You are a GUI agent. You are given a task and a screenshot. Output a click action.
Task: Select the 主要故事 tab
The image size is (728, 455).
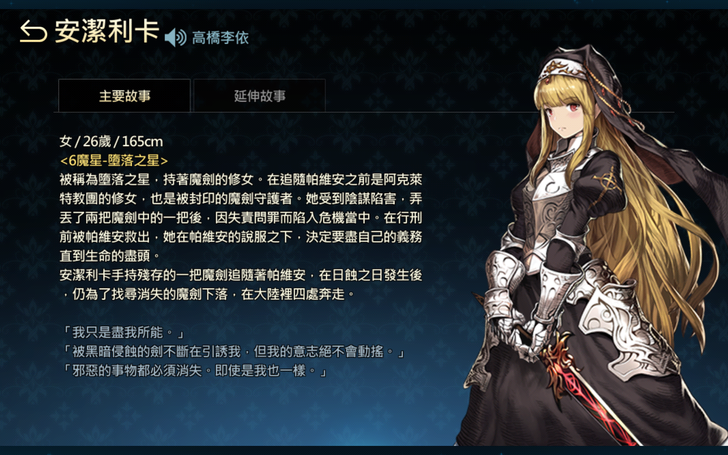point(124,96)
